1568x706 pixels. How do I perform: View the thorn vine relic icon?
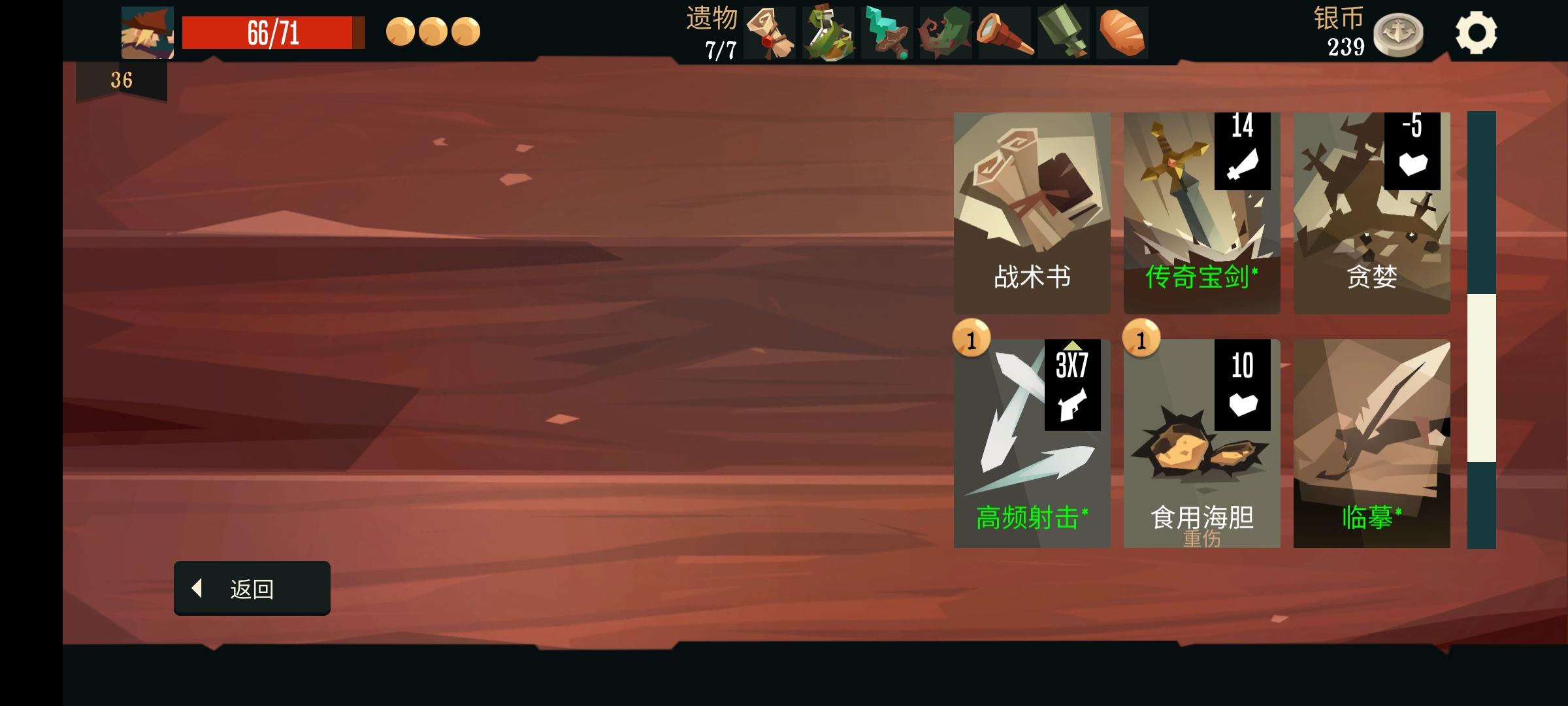tap(945, 33)
